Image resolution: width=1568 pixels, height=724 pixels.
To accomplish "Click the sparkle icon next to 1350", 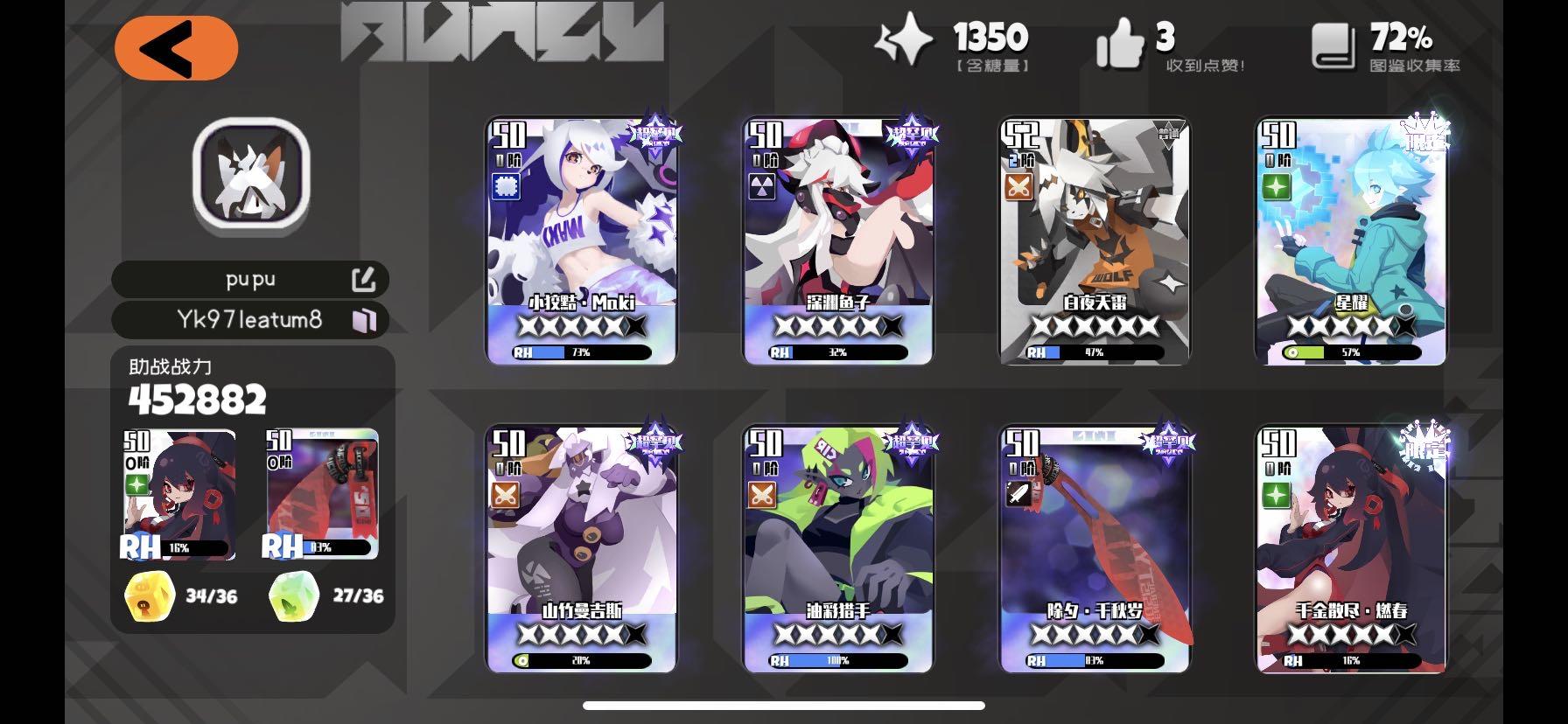I will [906, 38].
